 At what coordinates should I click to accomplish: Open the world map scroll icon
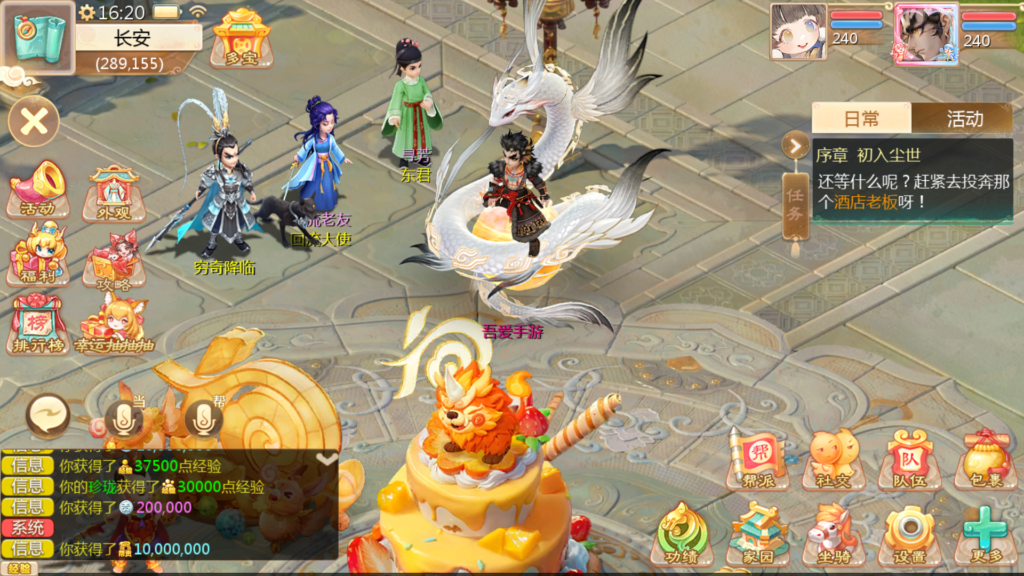click(x=38, y=36)
